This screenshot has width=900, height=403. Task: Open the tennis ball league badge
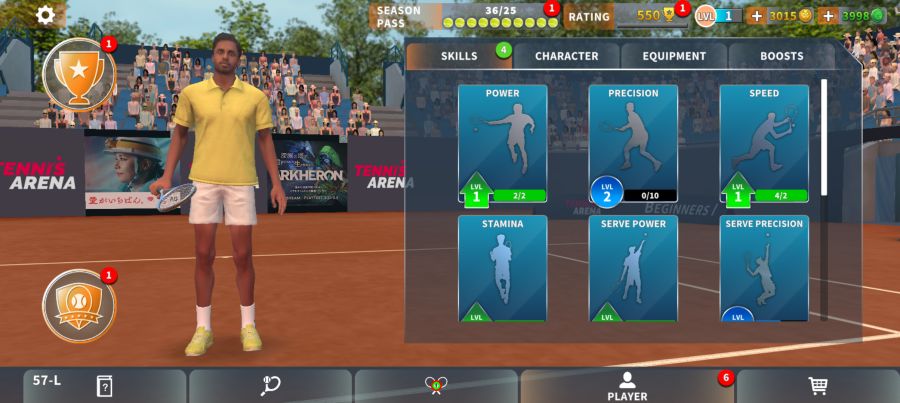point(78,305)
